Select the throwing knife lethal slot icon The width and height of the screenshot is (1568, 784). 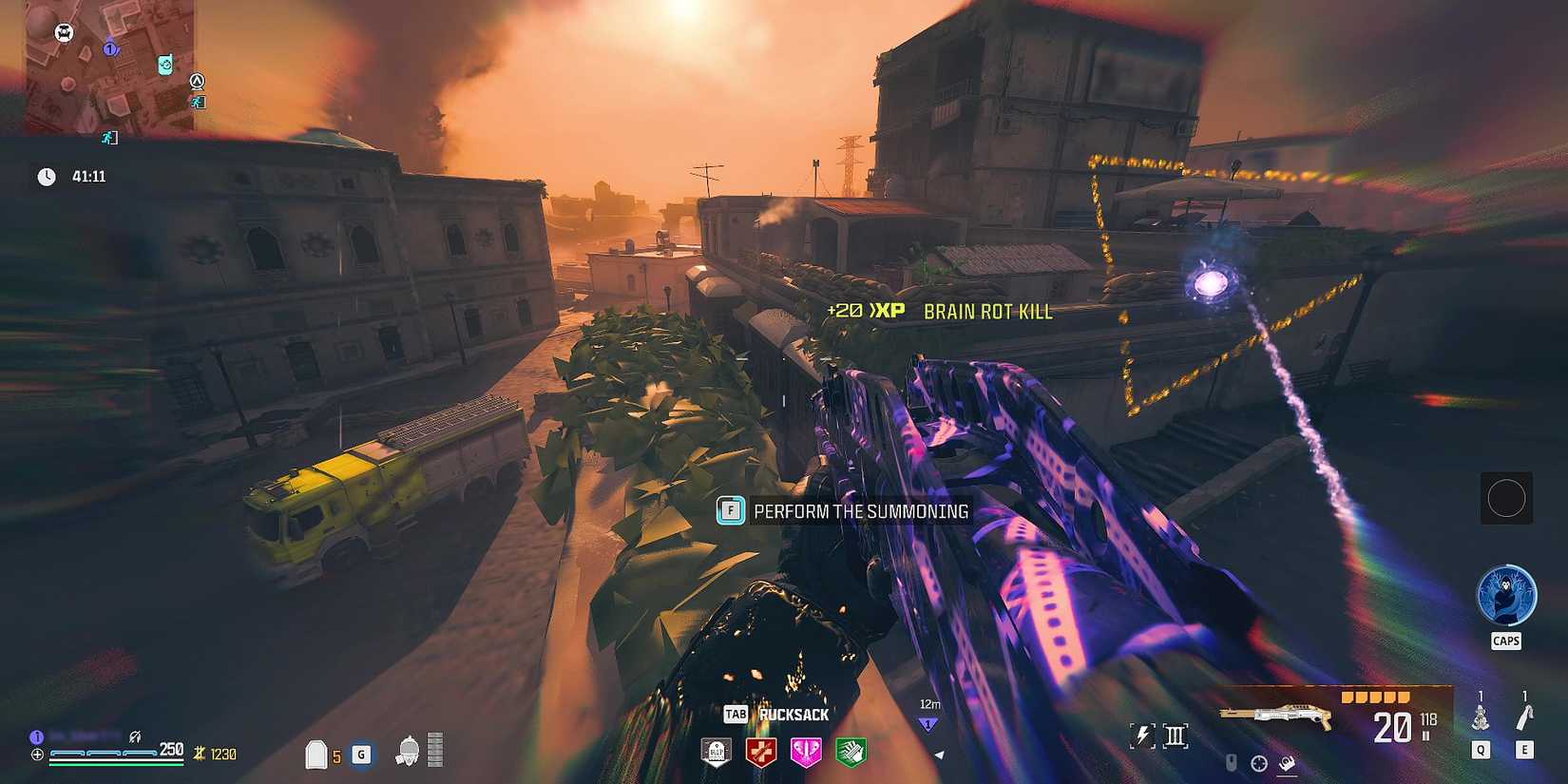(1524, 718)
